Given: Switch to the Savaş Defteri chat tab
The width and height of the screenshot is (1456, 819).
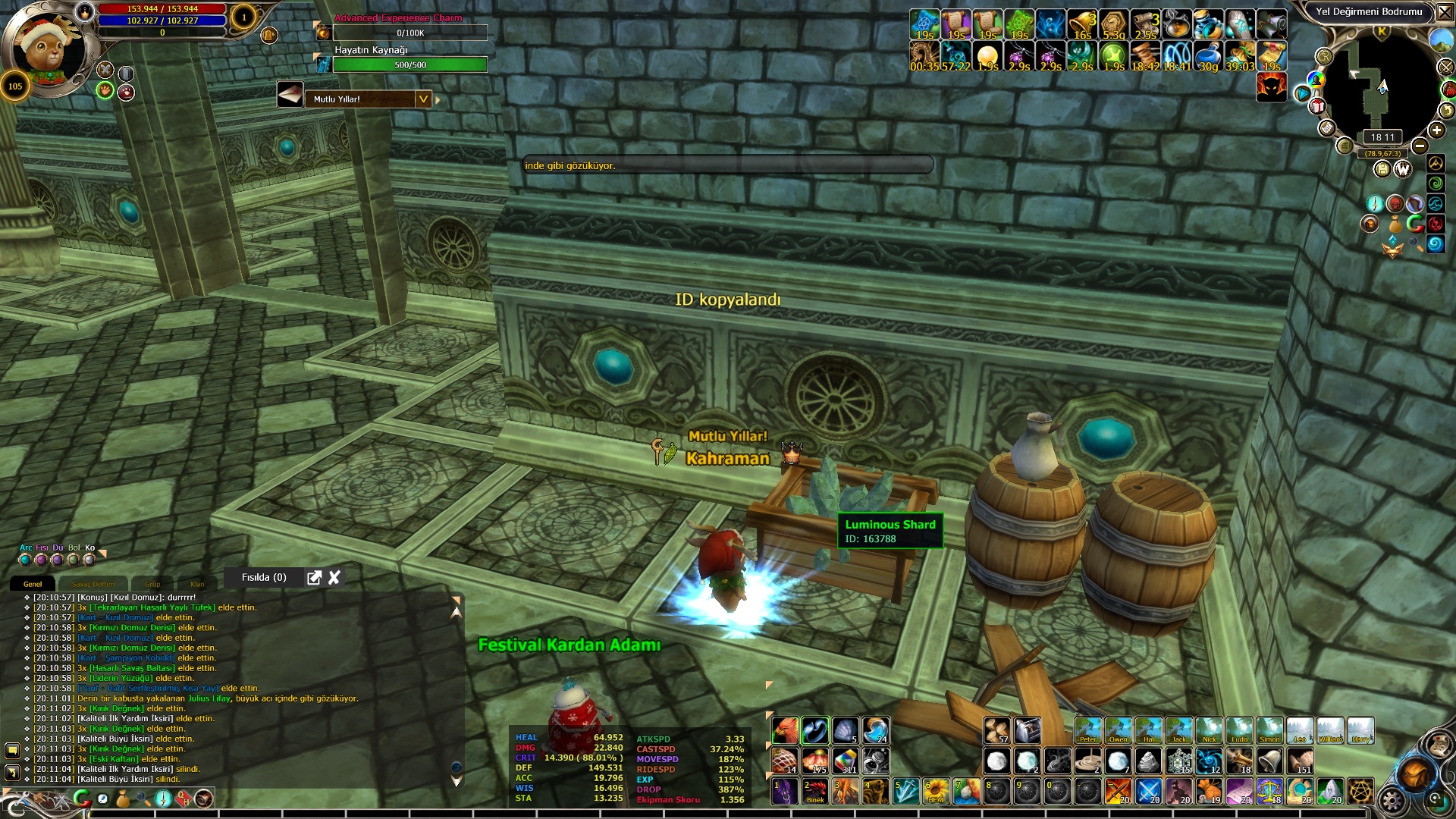Looking at the screenshot, I should 94,585.
